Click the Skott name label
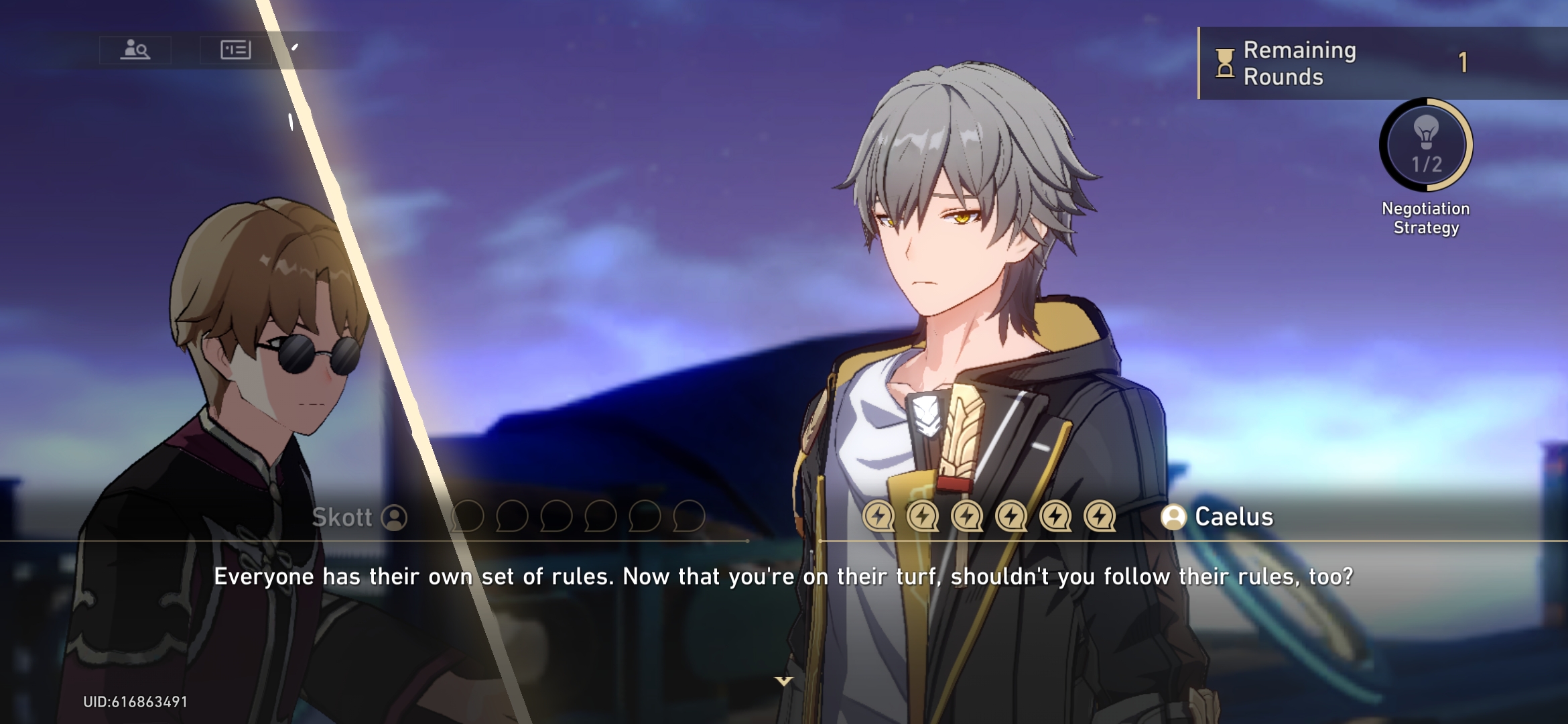Screen dimensions: 1568x724 [x=343, y=517]
